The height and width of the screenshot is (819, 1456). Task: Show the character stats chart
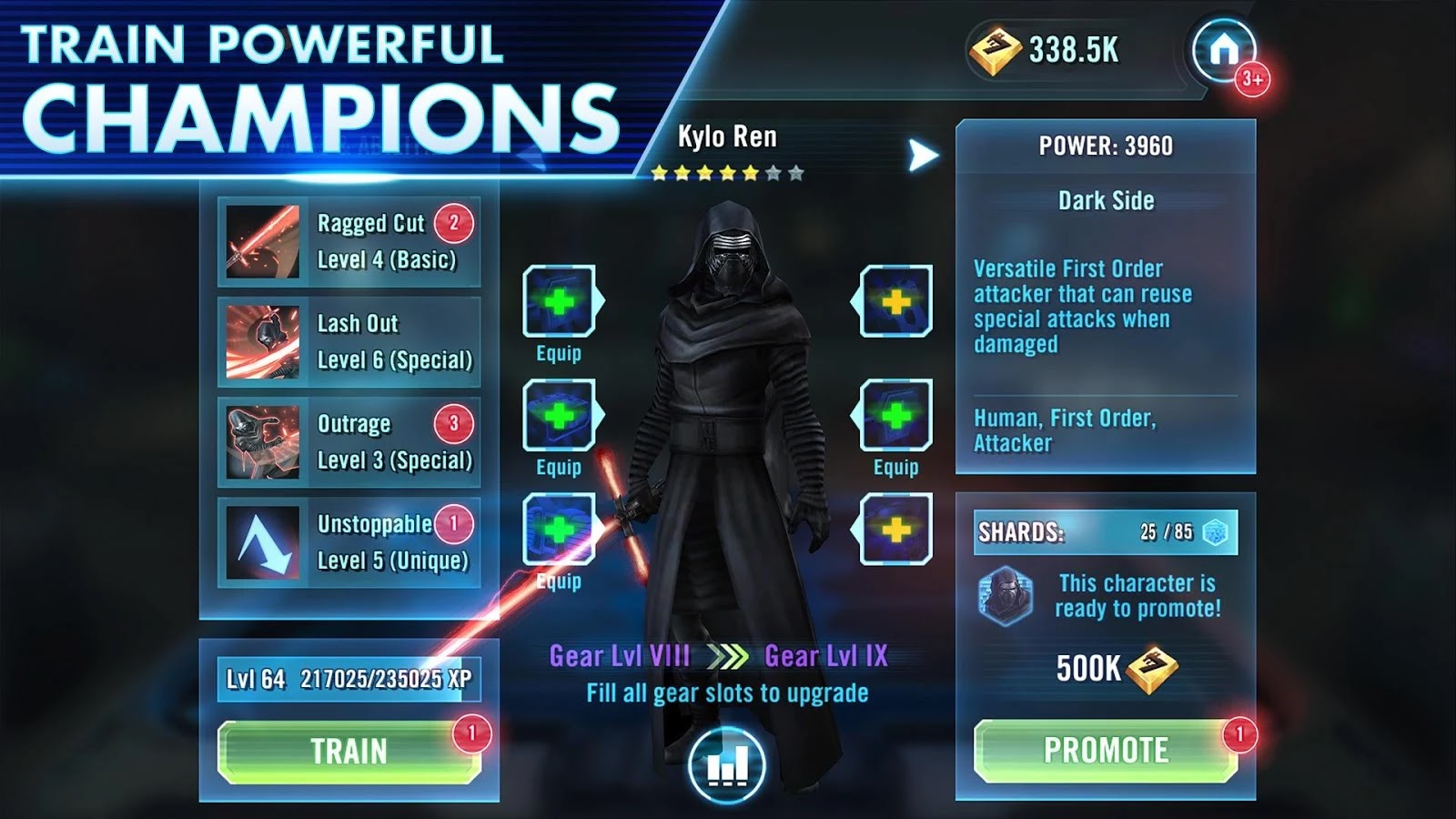pyautogui.click(x=727, y=764)
